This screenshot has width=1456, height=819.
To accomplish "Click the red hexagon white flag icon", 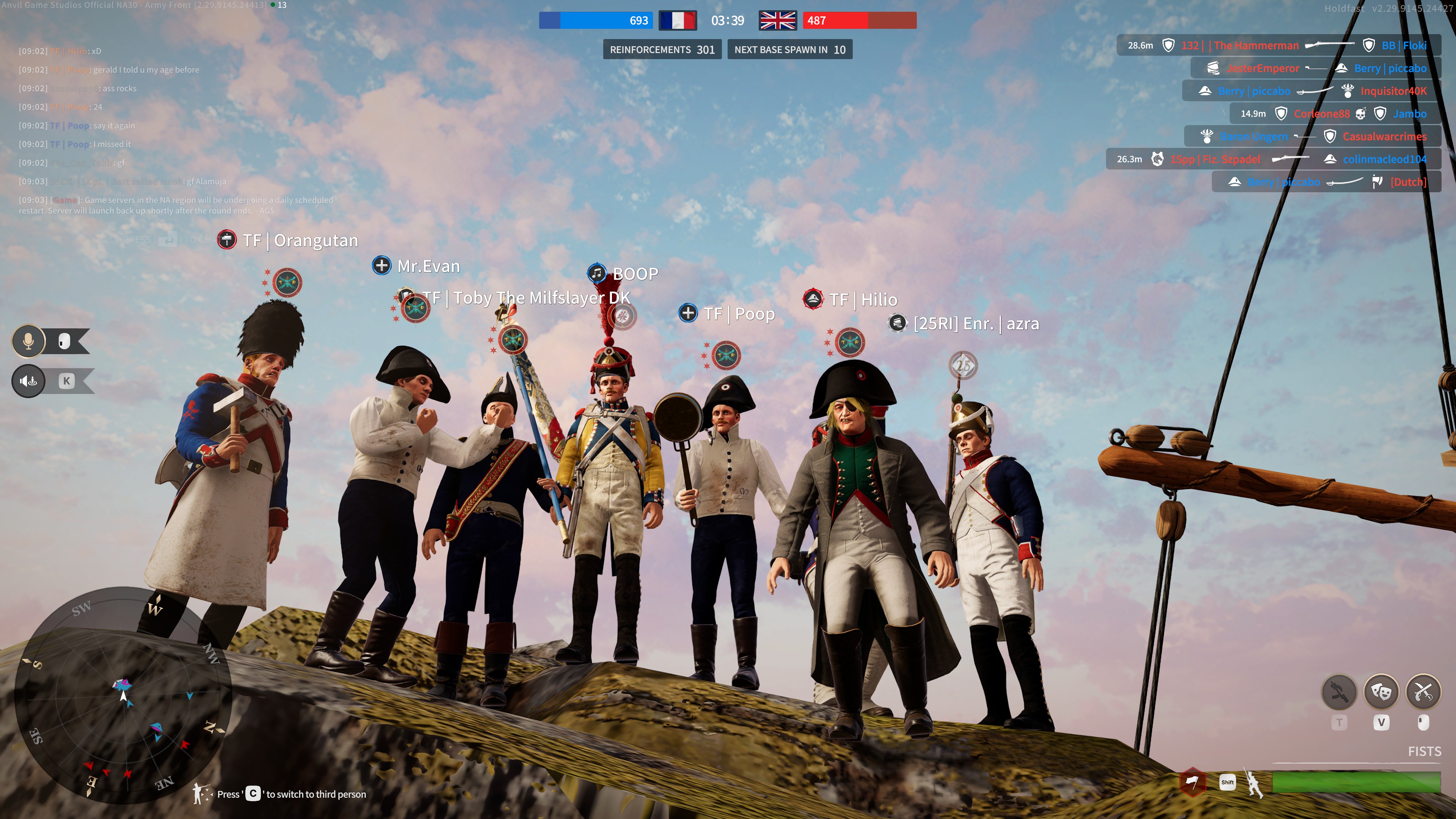I will [1192, 782].
